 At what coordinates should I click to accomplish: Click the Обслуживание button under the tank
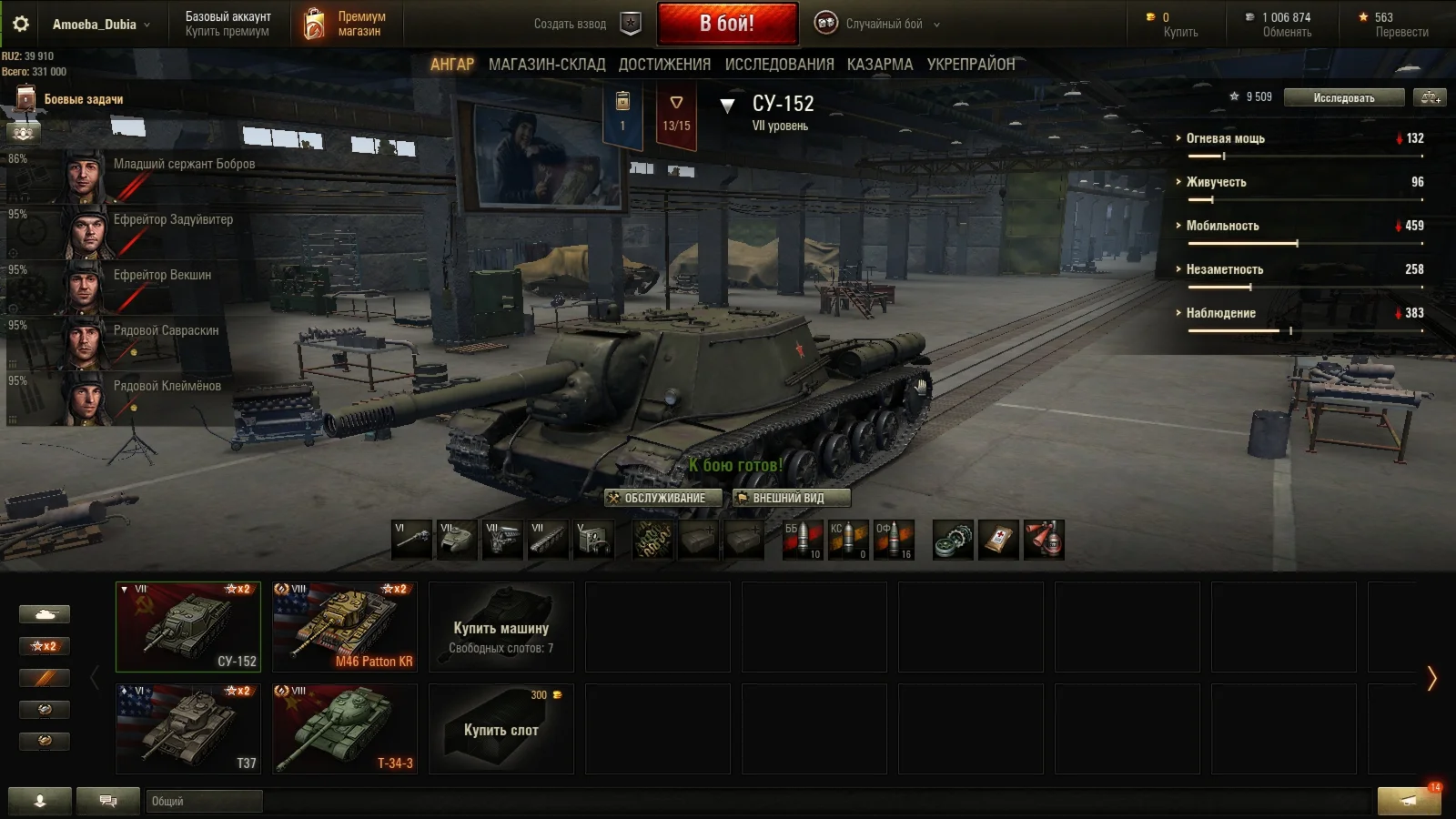pyautogui.click(x=663, y=498)
